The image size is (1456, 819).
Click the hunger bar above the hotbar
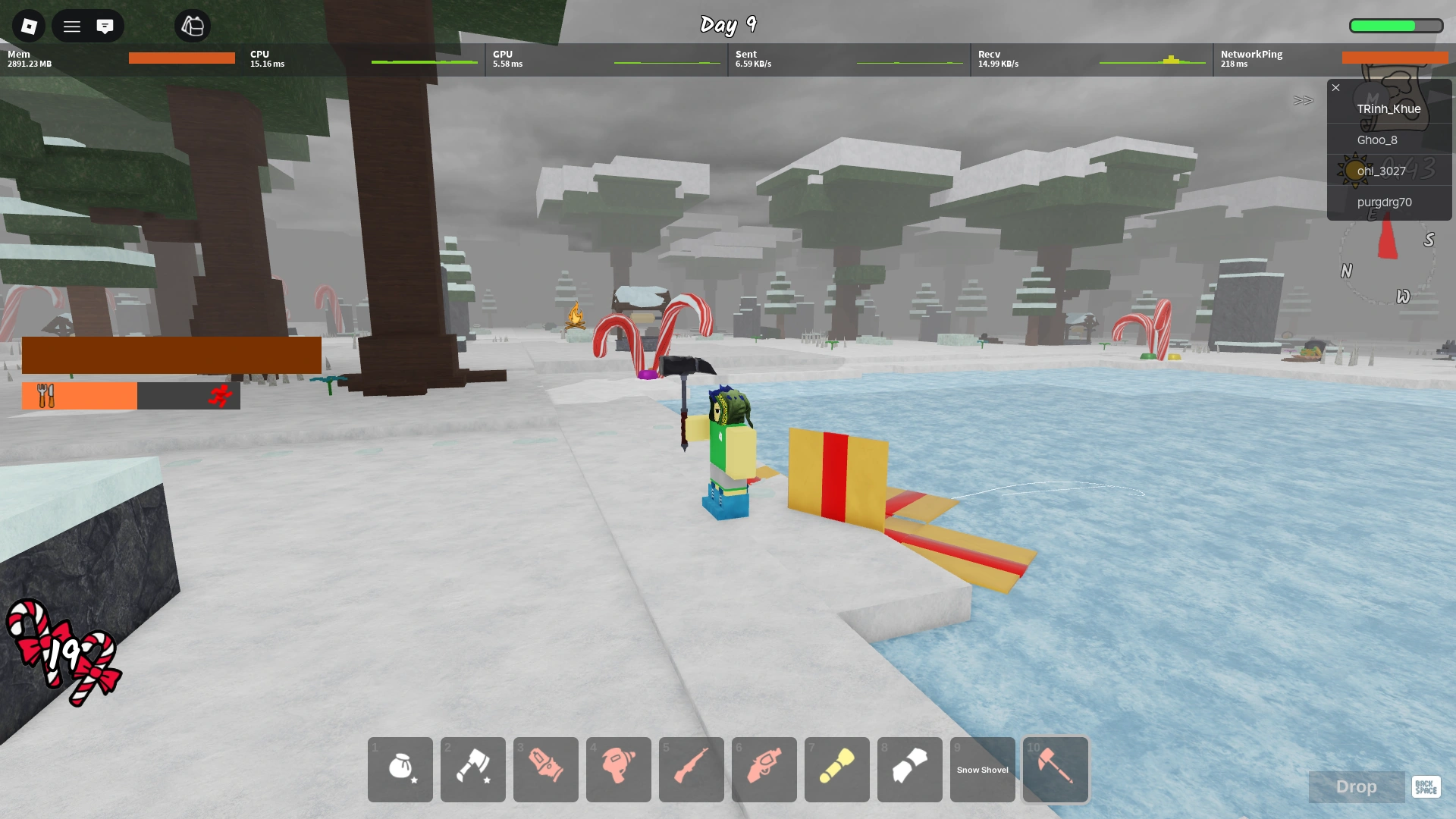[x=79, y=395]
